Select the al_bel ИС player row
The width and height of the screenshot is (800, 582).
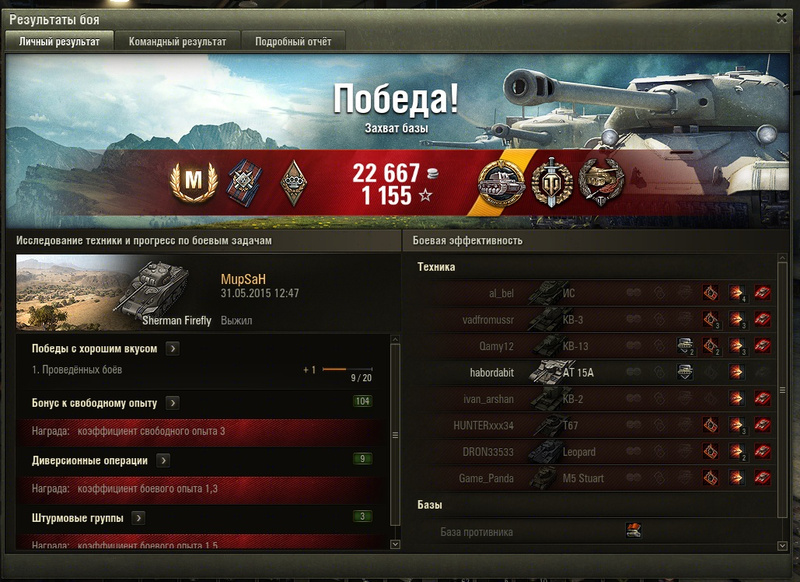pyautogui.click(x=590, y=293)
